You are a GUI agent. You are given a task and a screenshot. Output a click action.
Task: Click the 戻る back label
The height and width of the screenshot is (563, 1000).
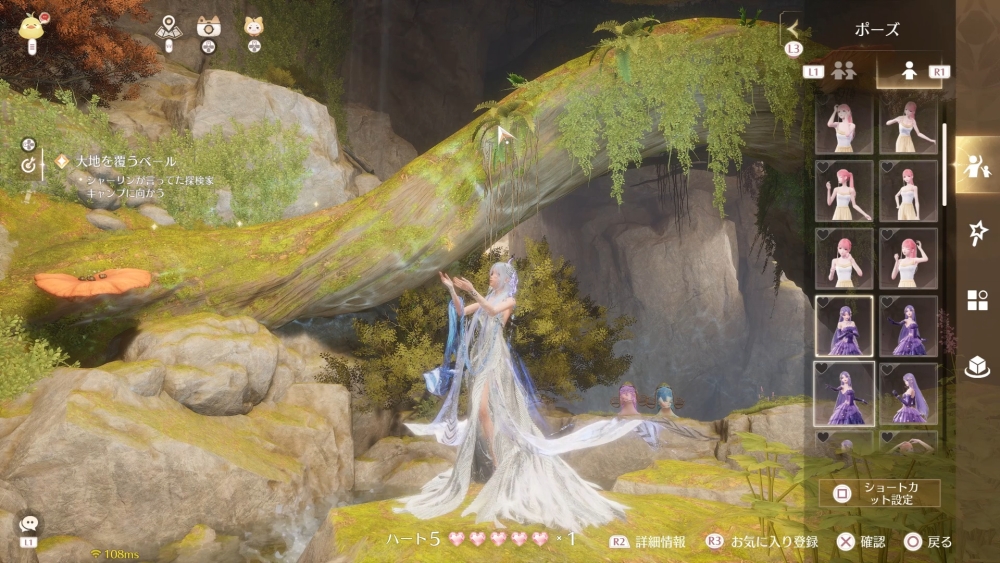point(938,542)
